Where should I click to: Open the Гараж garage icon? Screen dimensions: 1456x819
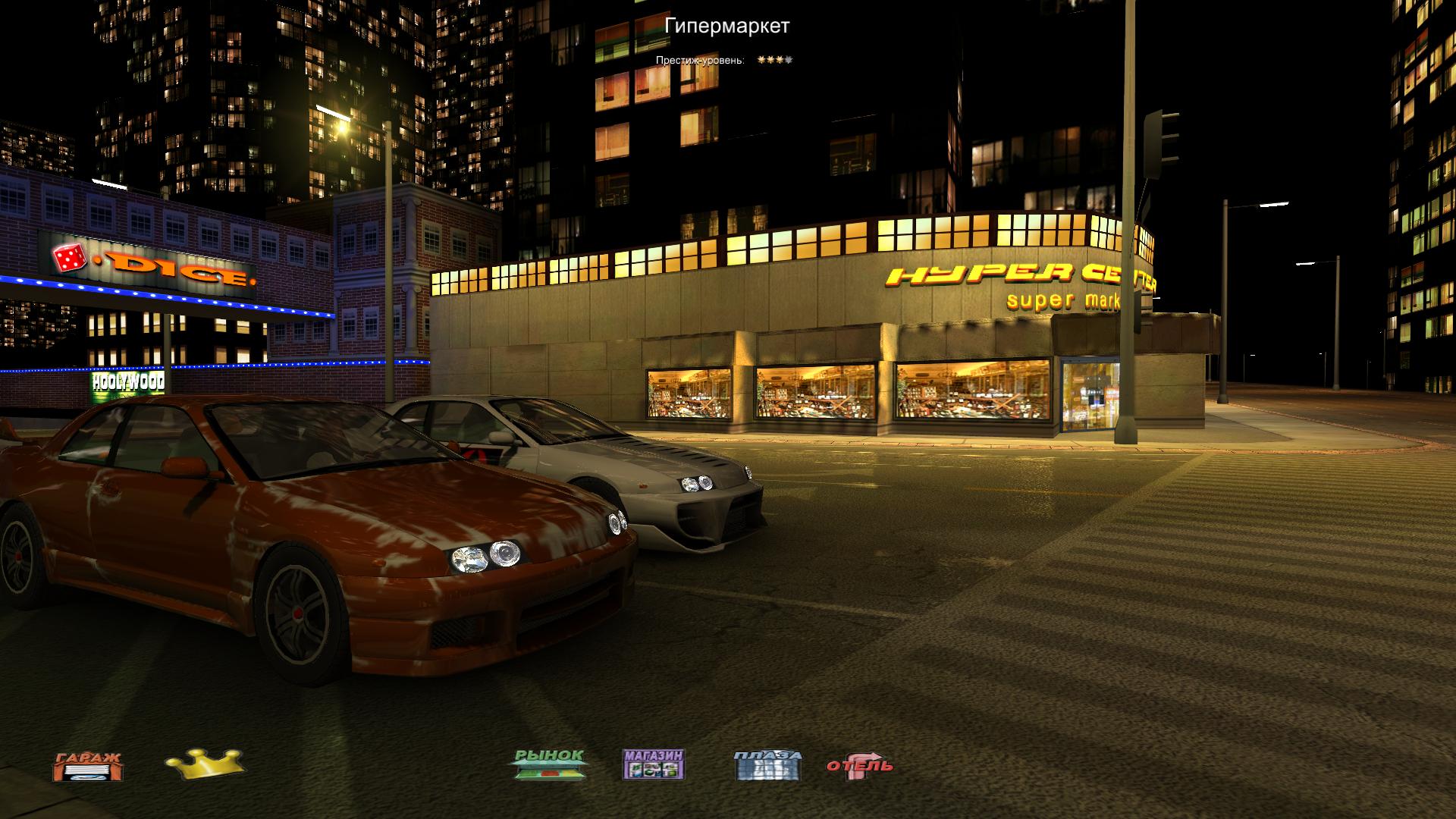click(87, 766)
